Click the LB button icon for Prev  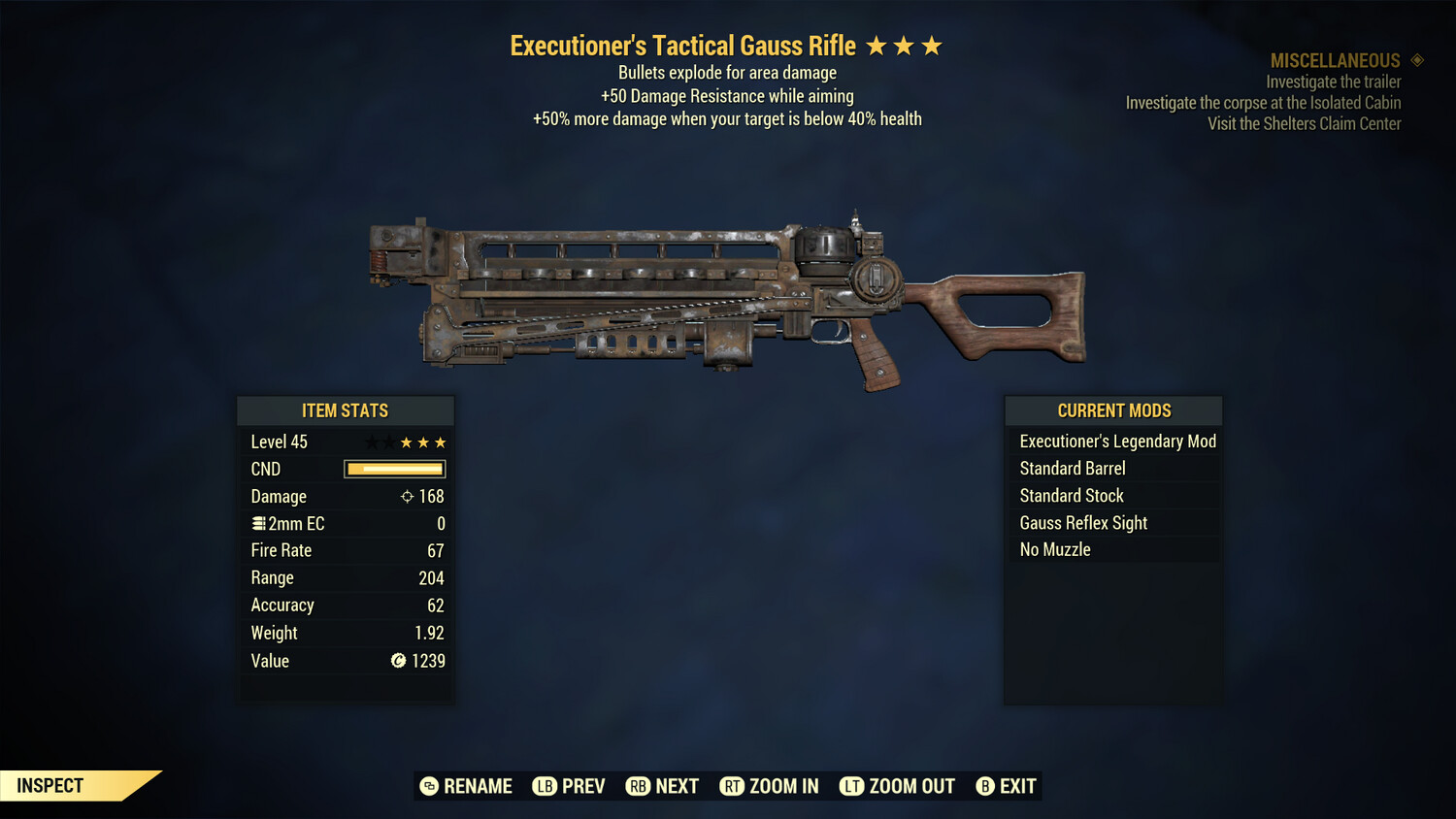pos(546,786)
